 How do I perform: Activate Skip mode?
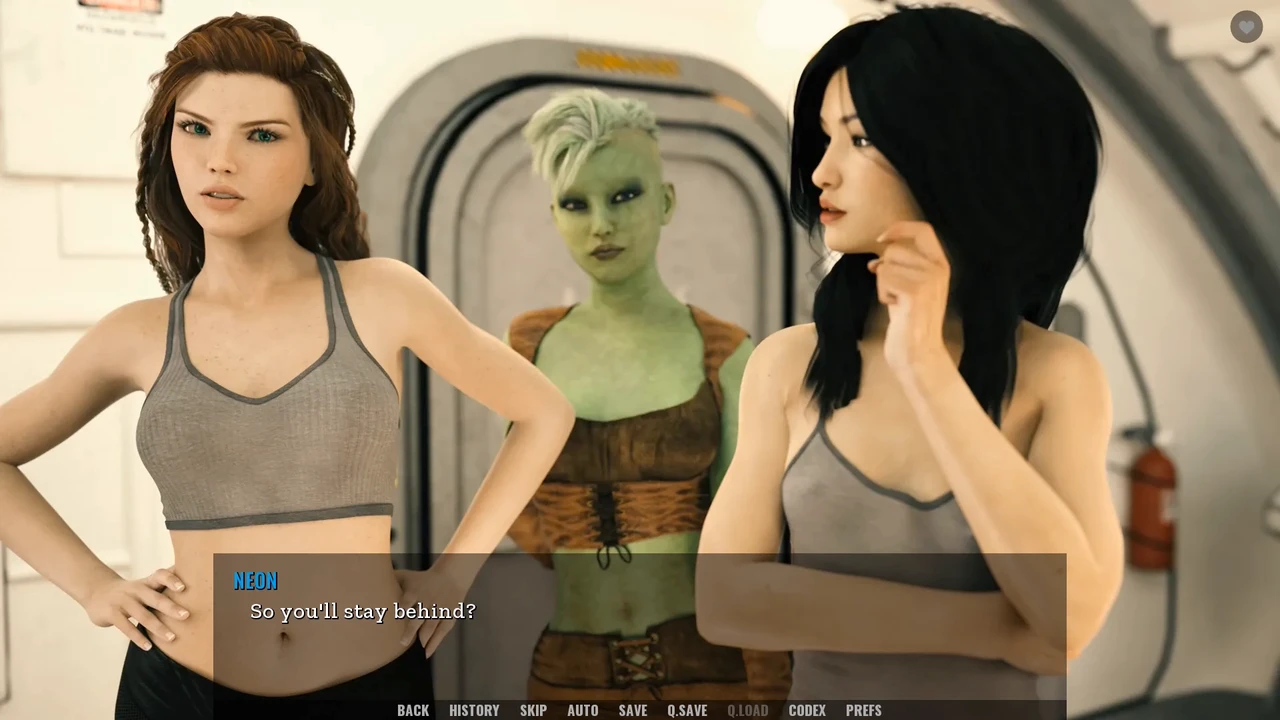(x=533, y=710)
